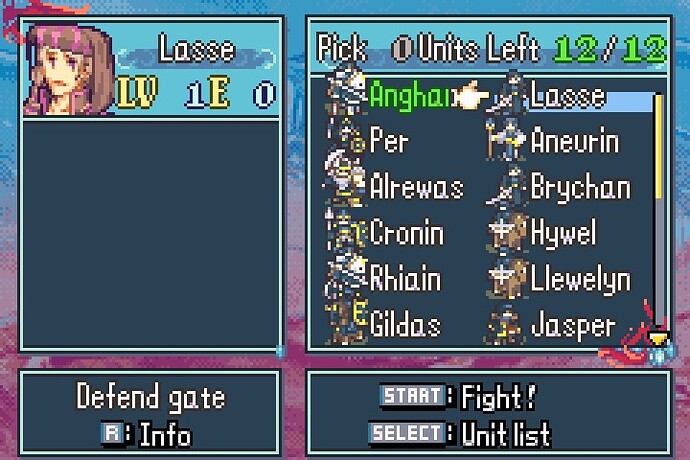Choose the unit Brychan
690x460 pixels.
[580, 187]
